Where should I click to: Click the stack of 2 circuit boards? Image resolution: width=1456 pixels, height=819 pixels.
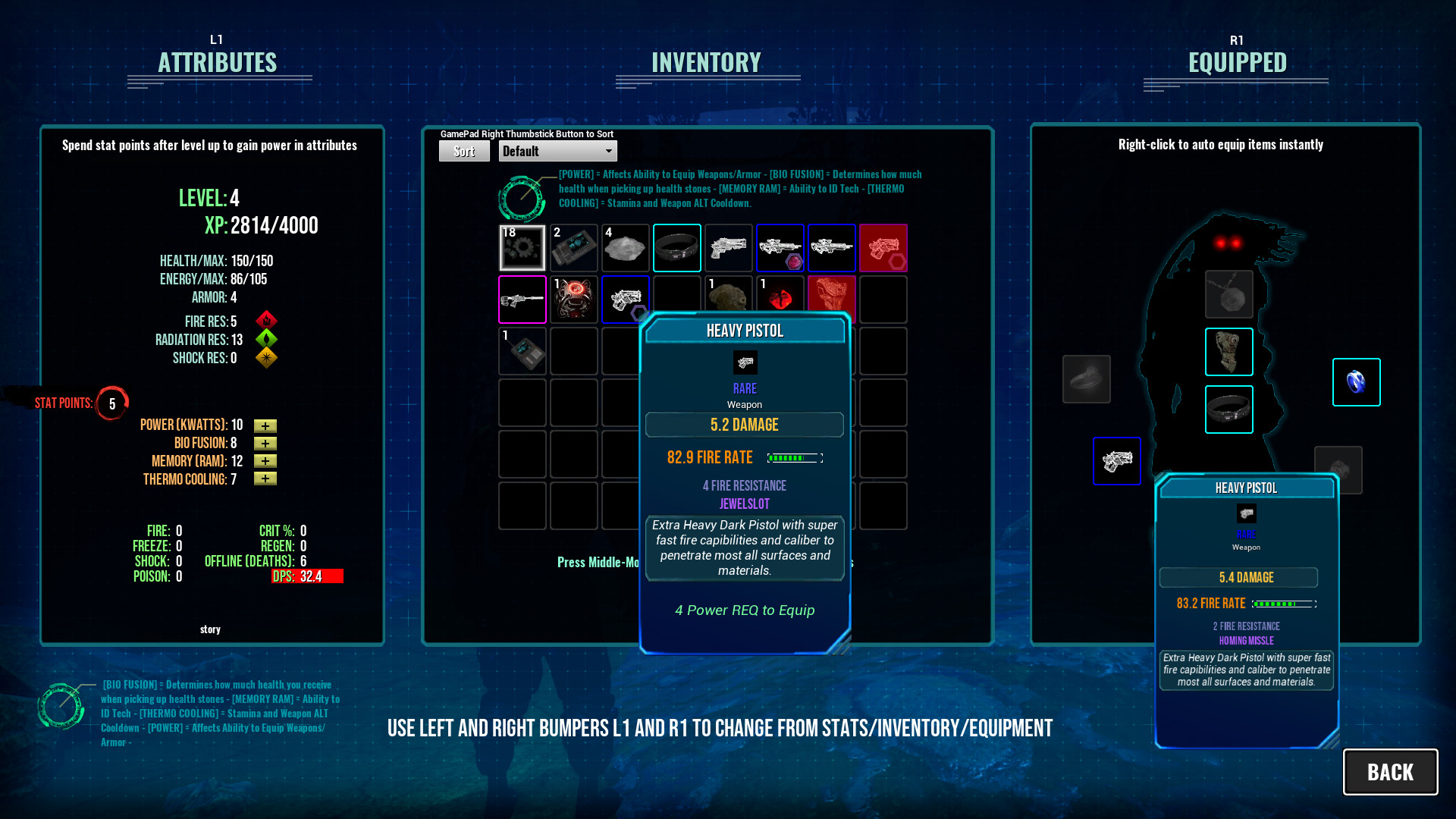point(574,248)
